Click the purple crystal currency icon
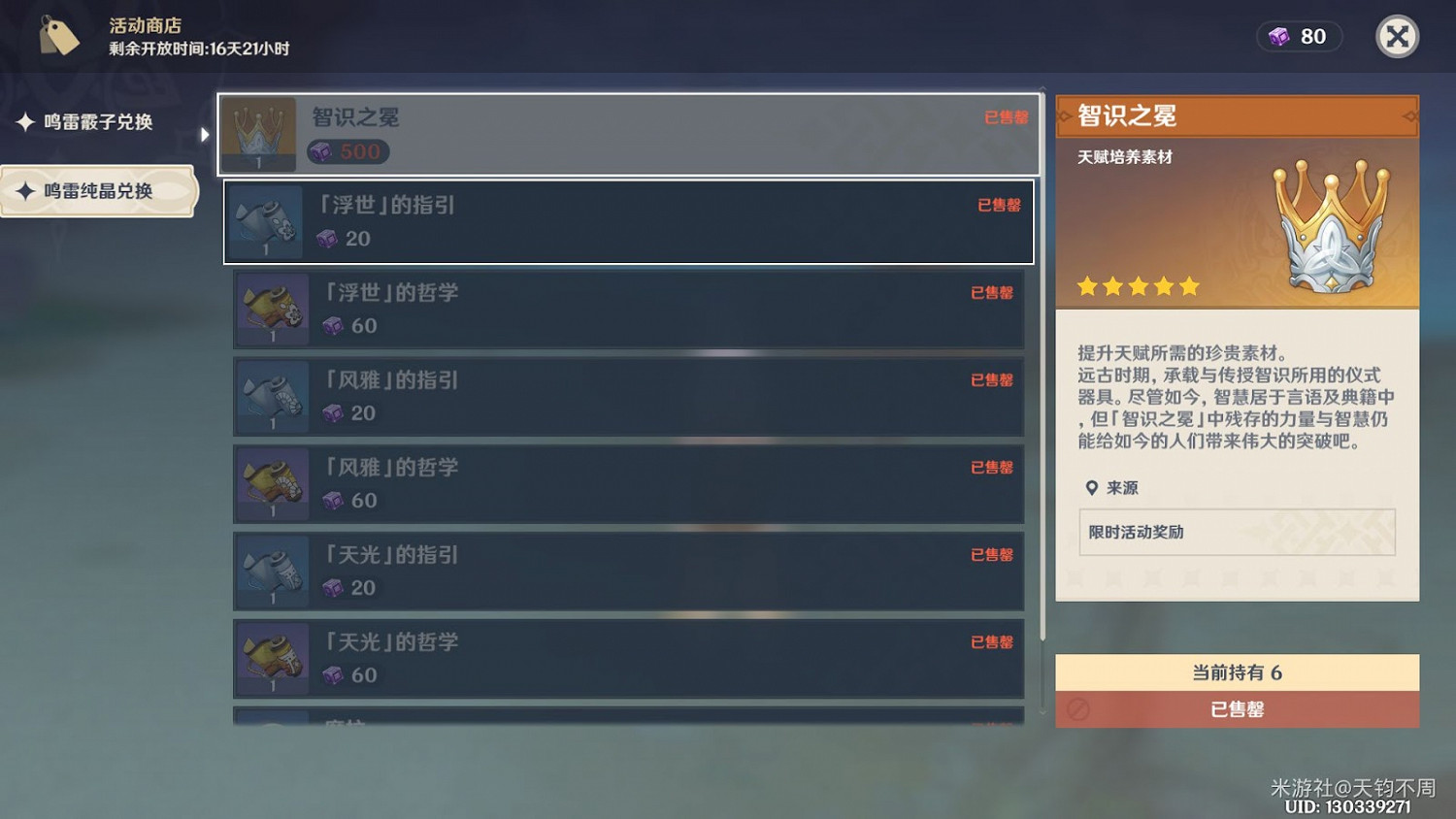This screenshot has height=819, width=1456. click(1275, 36)
